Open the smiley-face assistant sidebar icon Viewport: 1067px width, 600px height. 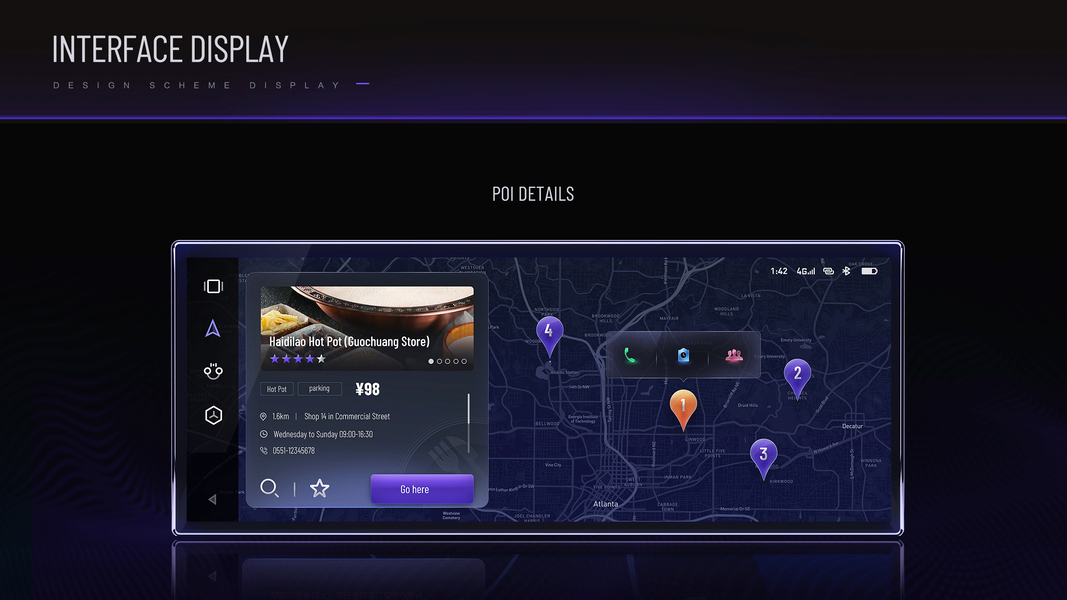(213, 371)
